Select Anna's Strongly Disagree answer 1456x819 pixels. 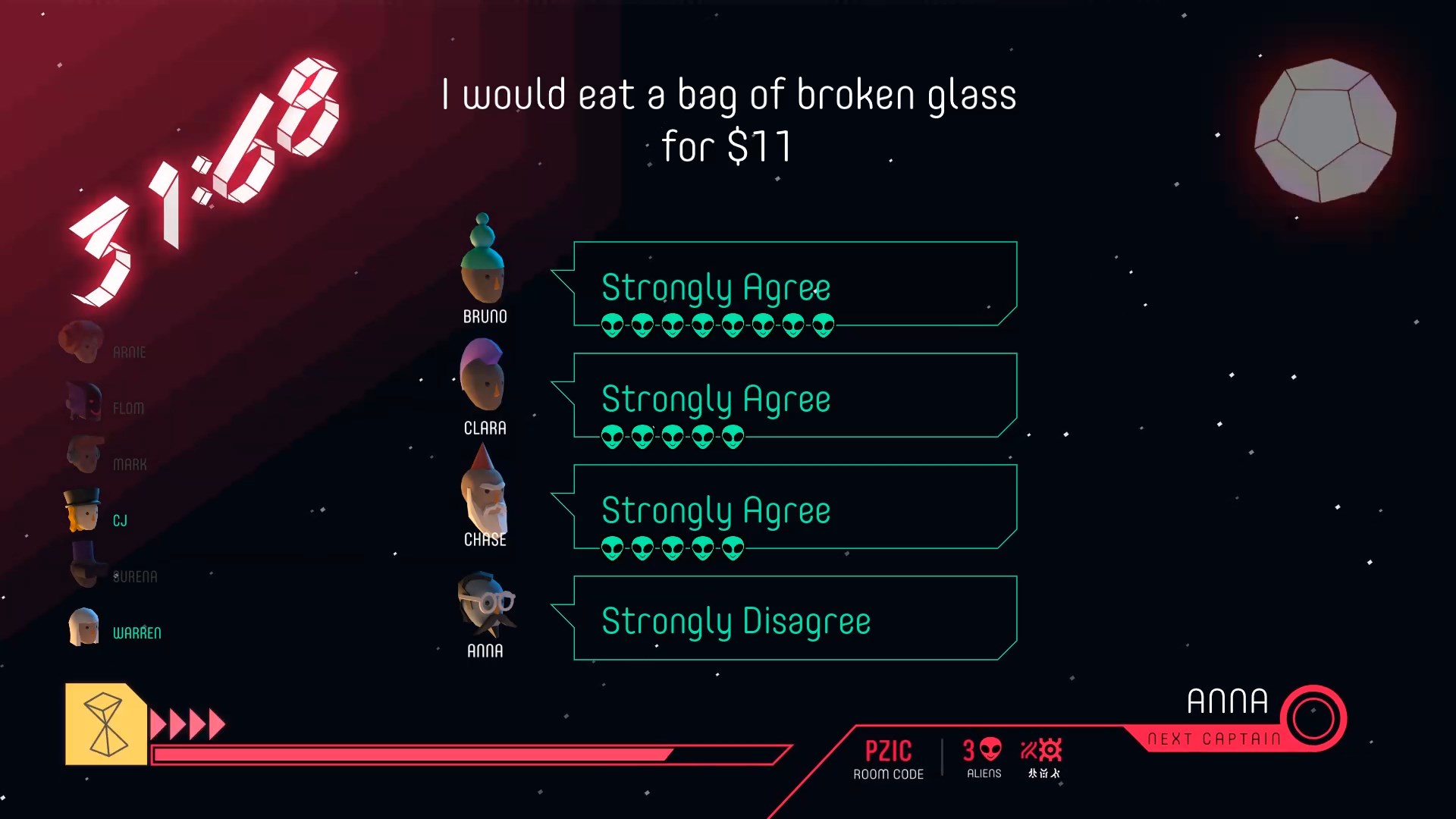tap(794, 619)
